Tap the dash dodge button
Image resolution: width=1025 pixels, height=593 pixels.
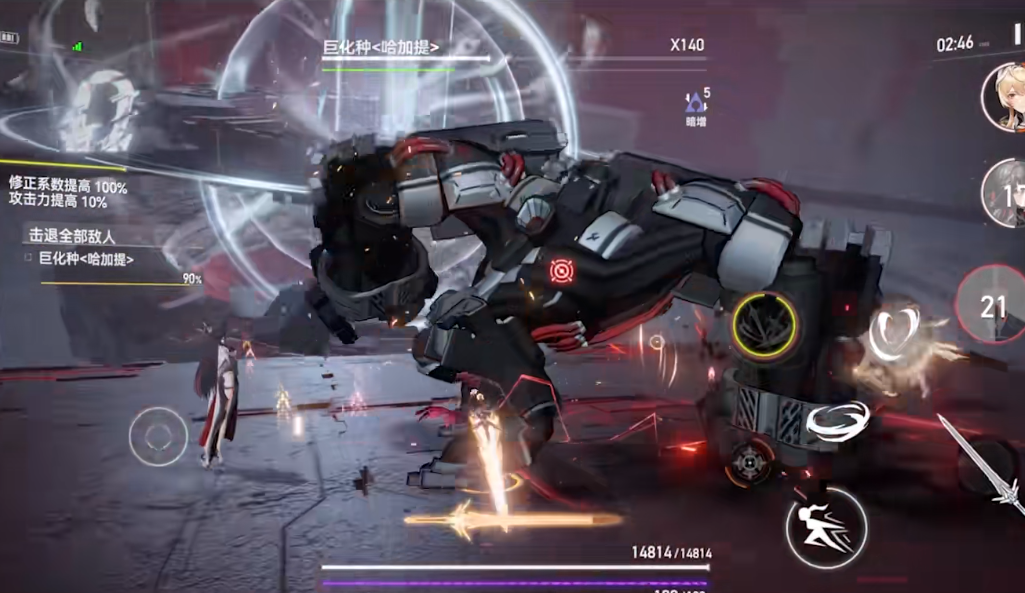[x=825, y=527]
